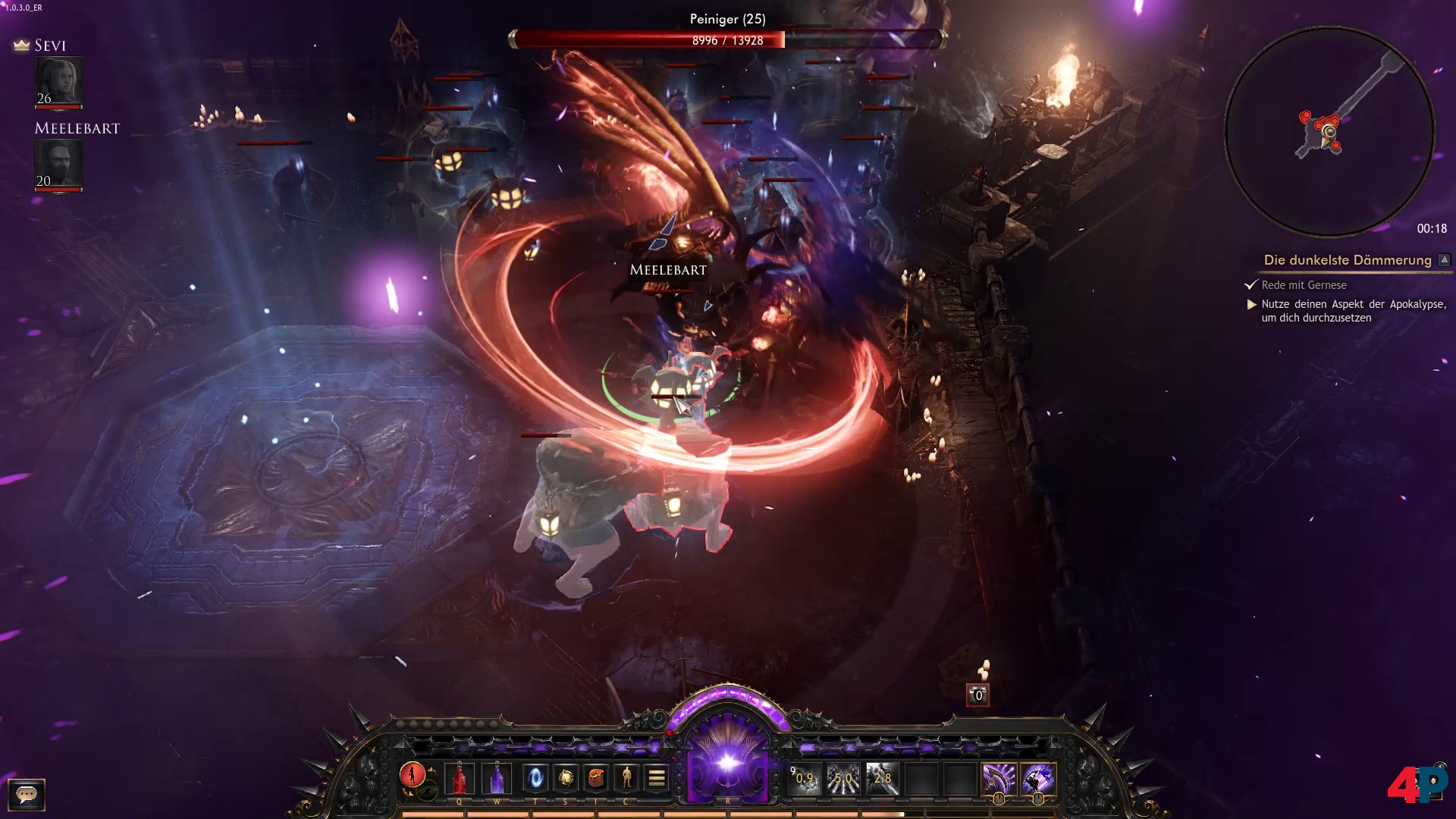
Task: Toggle the red stance switch circle
Action: point(413,775)
